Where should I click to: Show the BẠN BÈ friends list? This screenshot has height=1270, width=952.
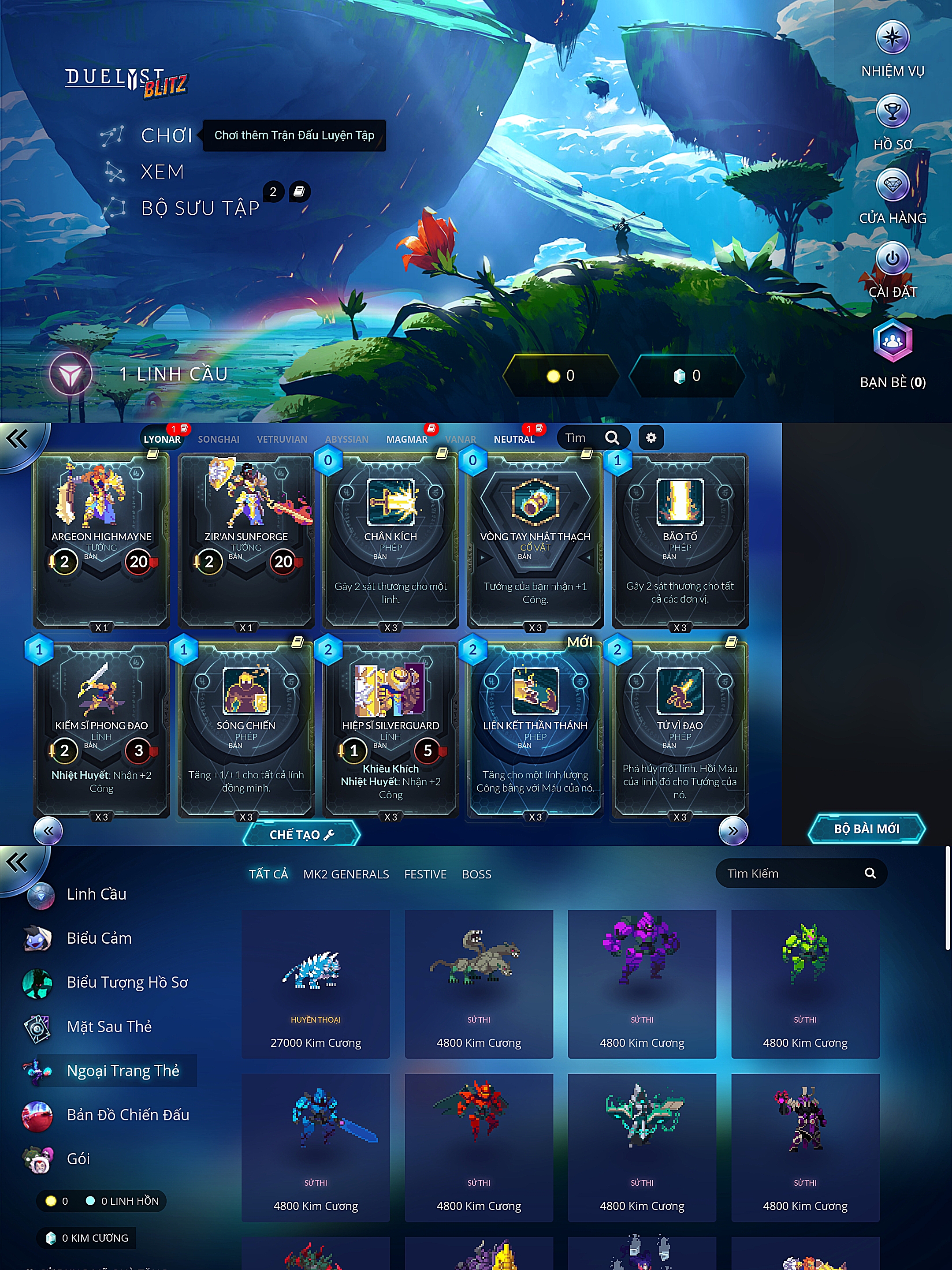[x=892, y=342]
